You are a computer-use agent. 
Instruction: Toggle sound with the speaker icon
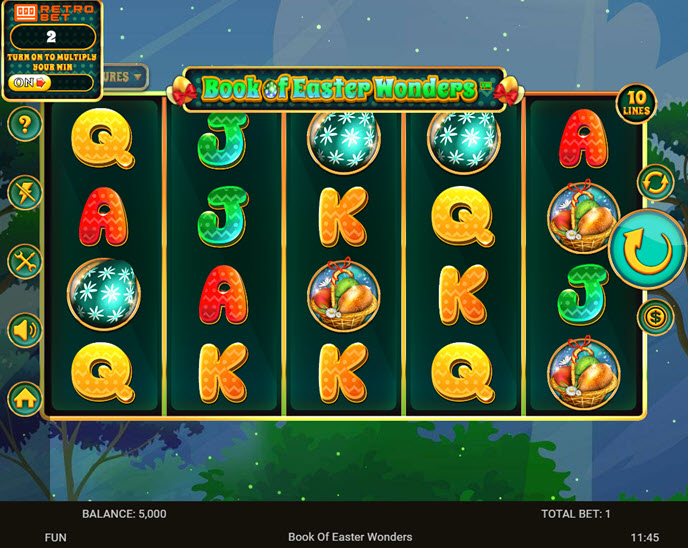click(x=24, y=329)
